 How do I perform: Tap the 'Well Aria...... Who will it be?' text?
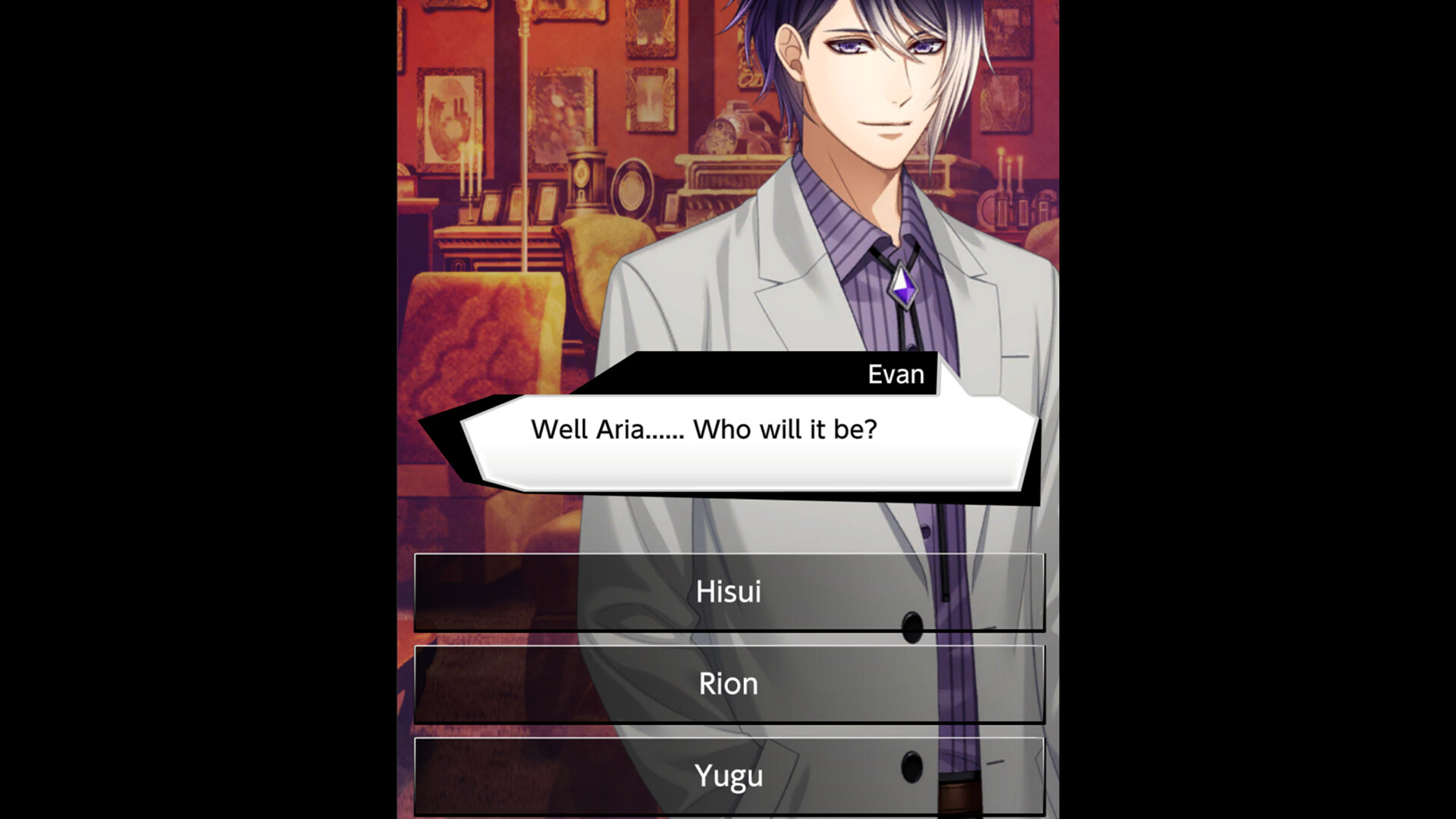pos(705,430)
